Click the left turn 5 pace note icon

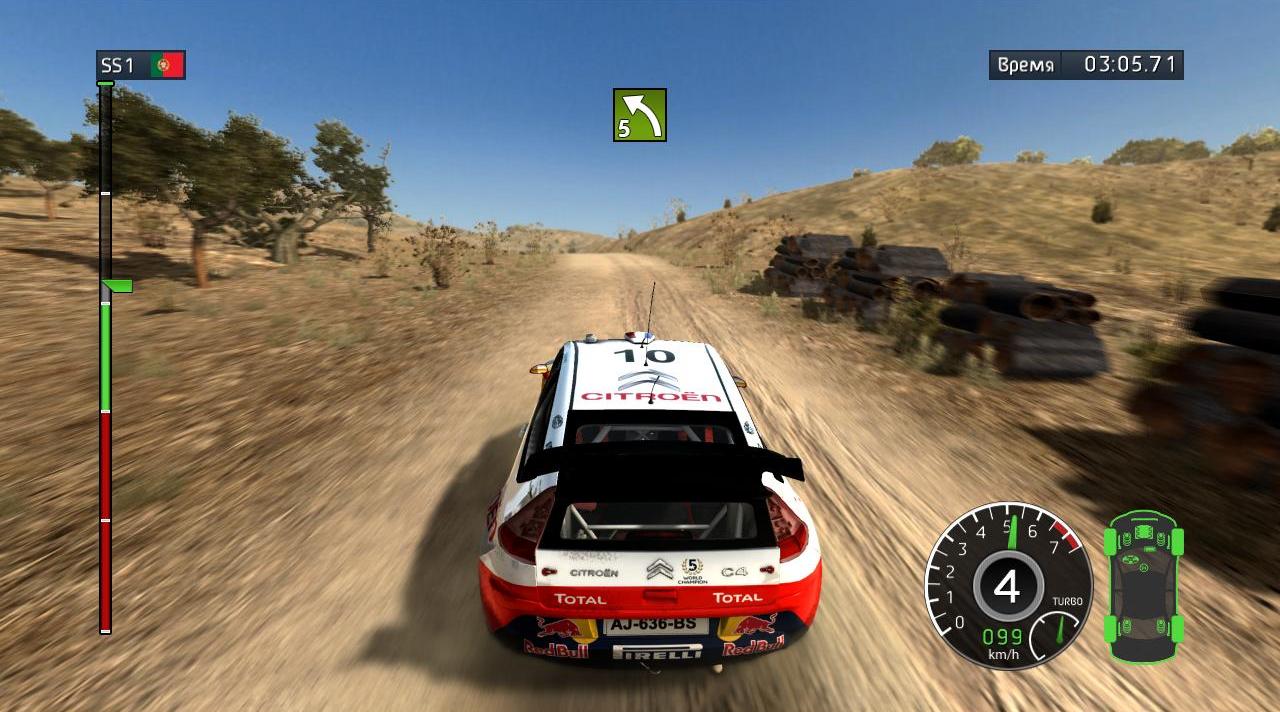pyautogui.click(x=640, y=115)
